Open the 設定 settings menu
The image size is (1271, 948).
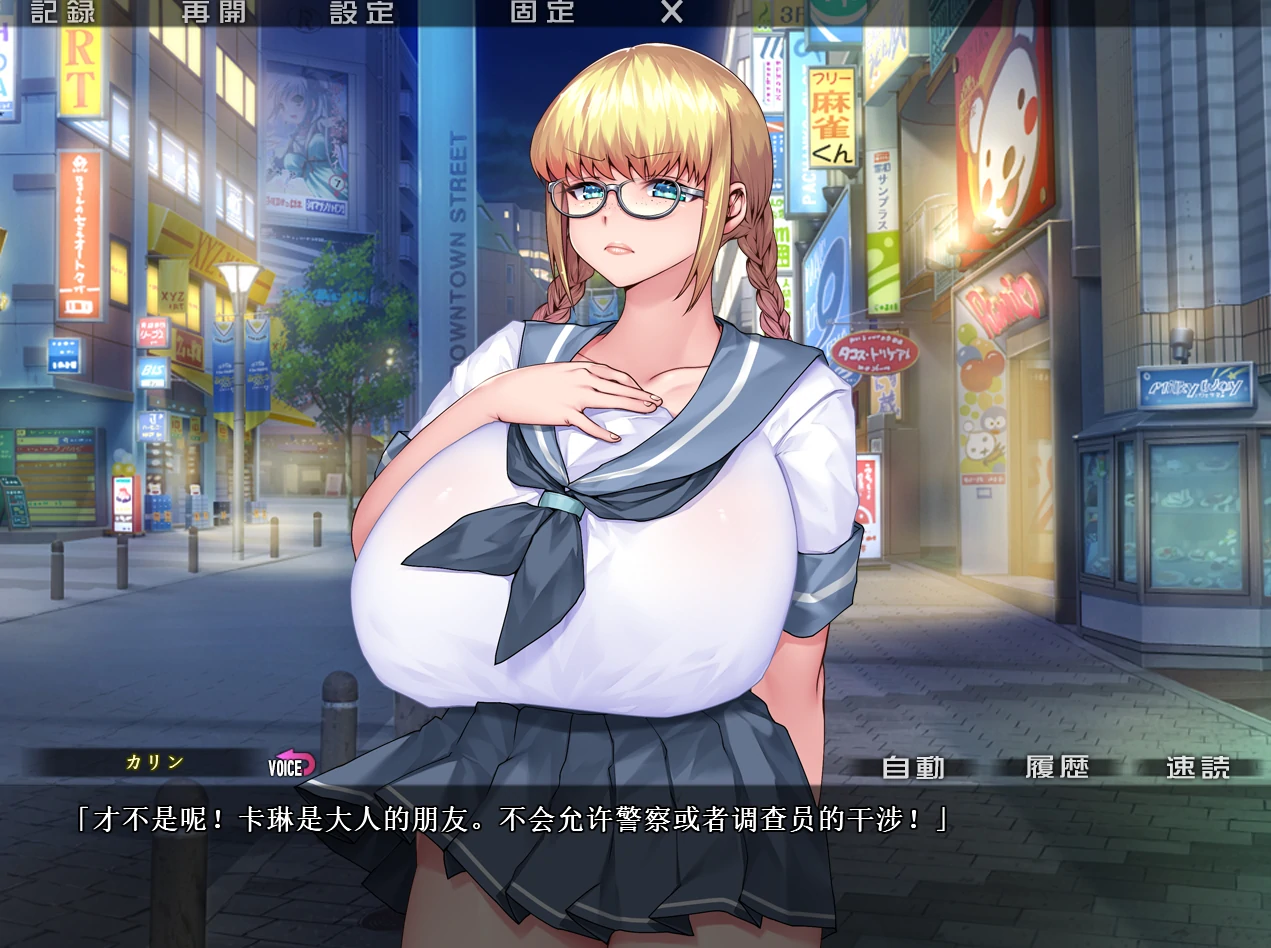point(362,12)
